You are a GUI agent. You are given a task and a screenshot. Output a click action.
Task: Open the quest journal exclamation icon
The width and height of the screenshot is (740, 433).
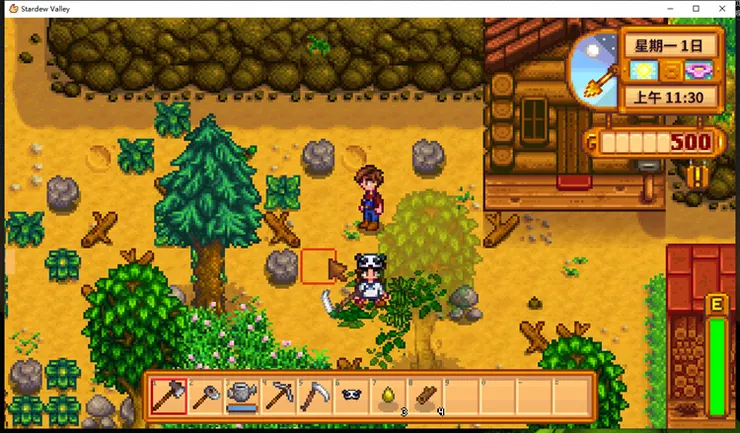pyautogui.click(x=696, y=177)
